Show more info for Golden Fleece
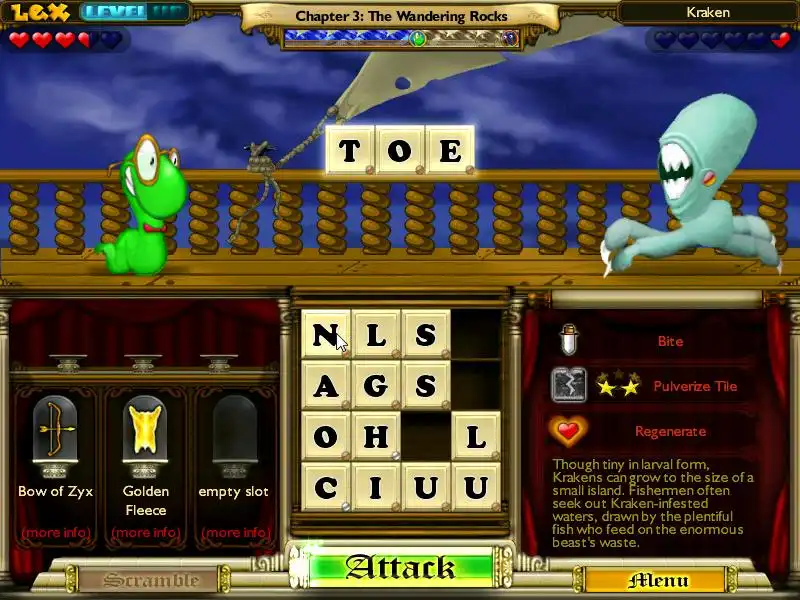Screen dimensions: 800x600 145,532
